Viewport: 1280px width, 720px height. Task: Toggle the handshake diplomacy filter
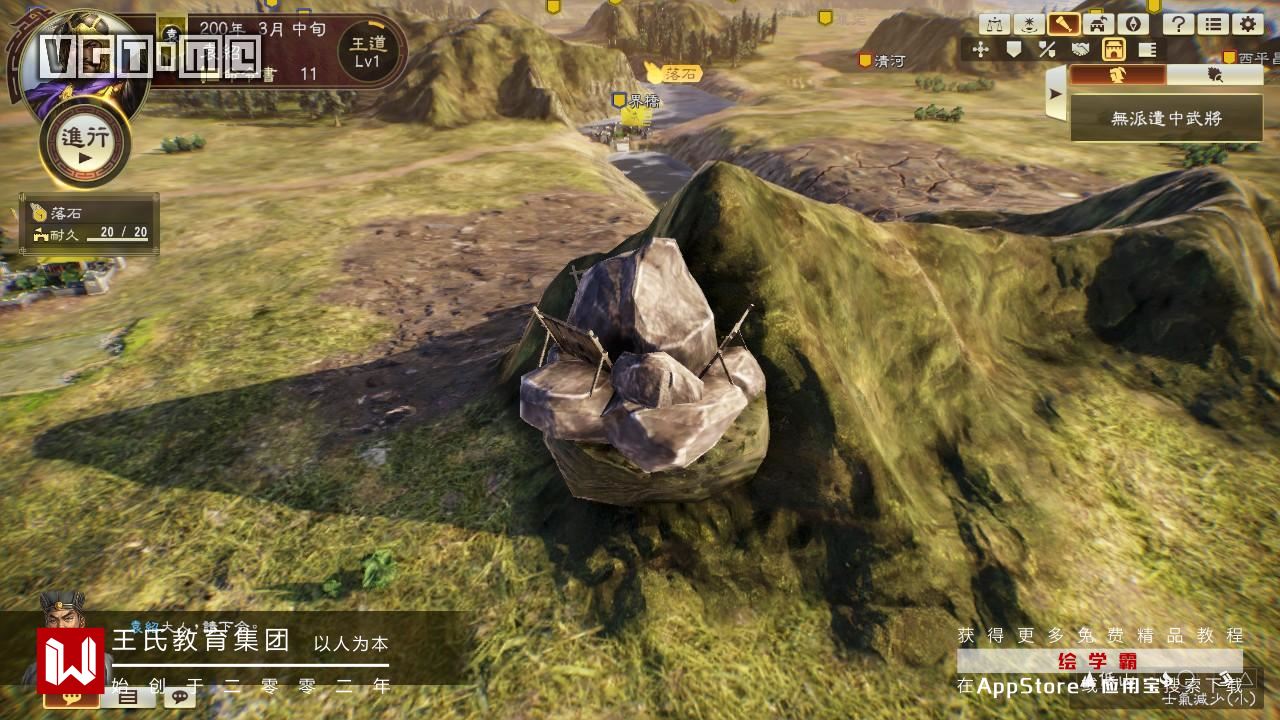point(1081,49)
